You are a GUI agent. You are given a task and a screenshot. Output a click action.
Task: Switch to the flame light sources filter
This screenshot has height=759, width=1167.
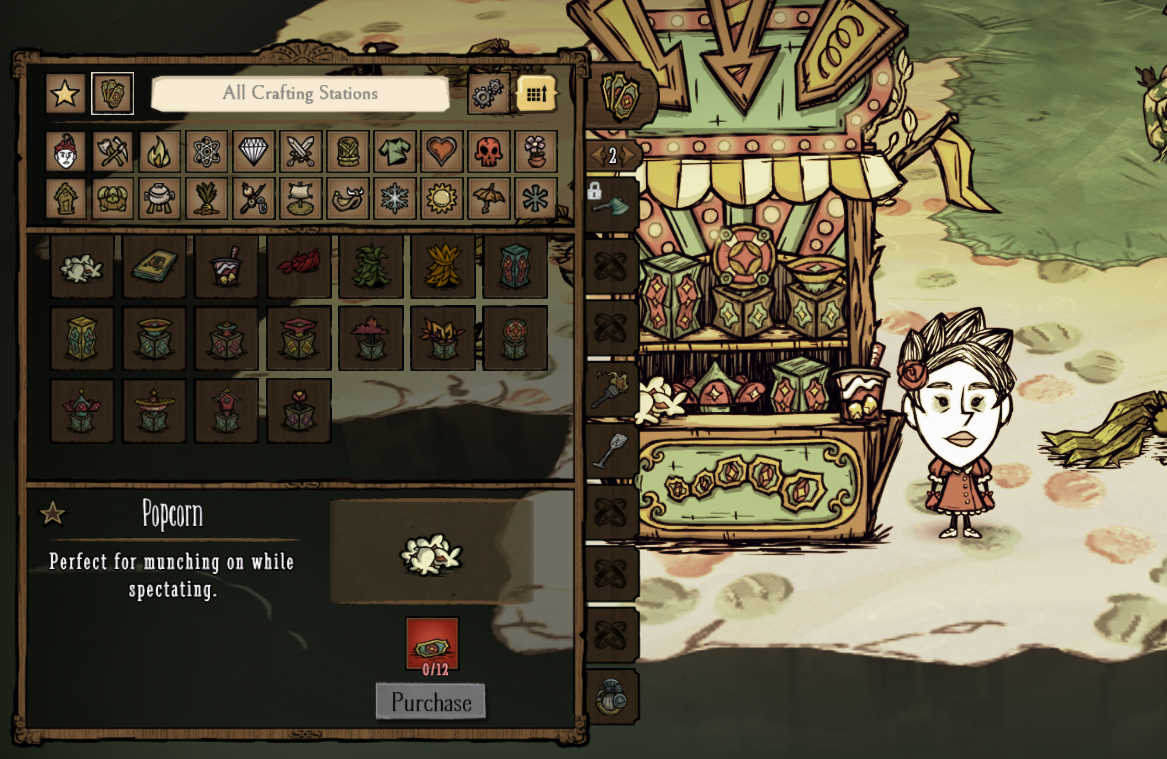[x=159, y=152]
